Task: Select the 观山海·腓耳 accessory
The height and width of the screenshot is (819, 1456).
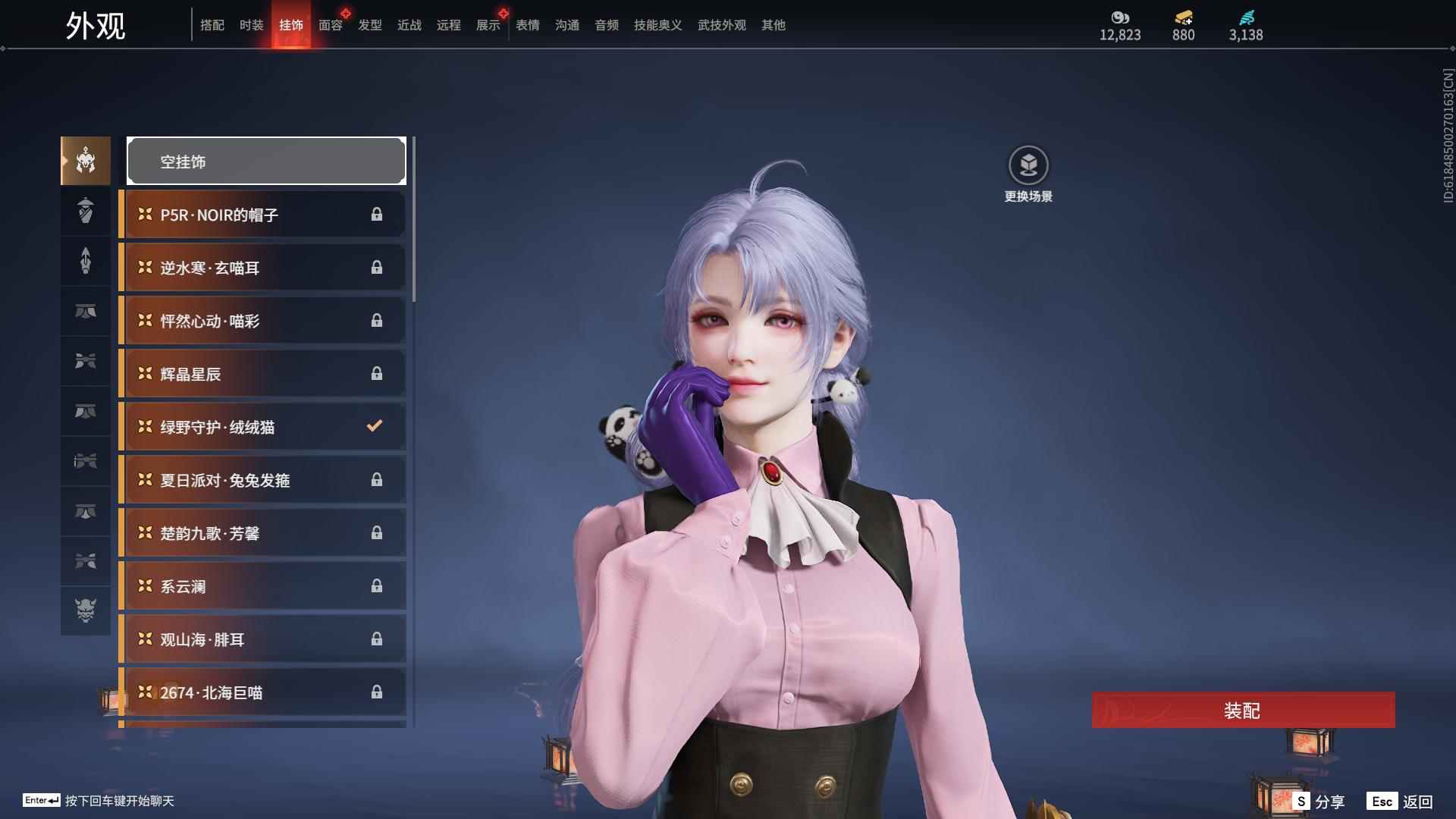Action: point(262,639)
